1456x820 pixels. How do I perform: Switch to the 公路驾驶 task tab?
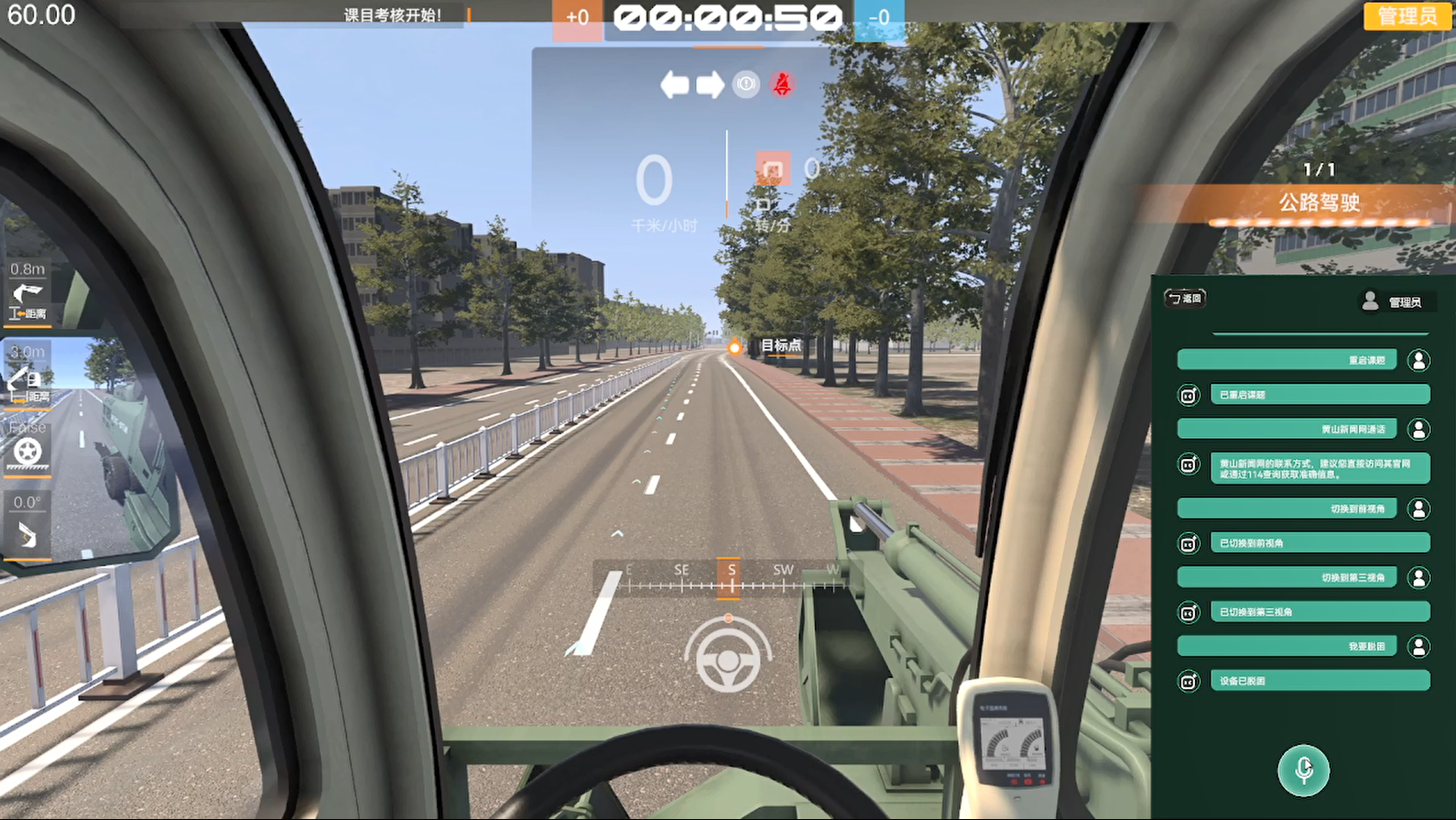(x=1320, y=204)
